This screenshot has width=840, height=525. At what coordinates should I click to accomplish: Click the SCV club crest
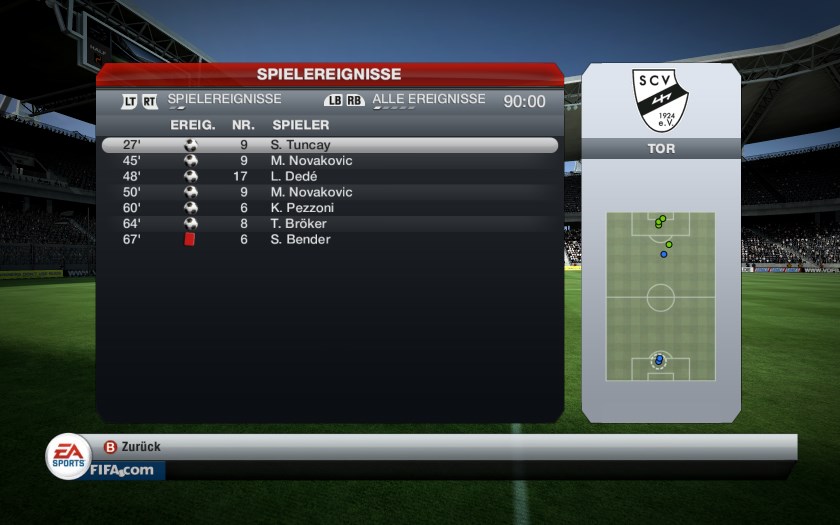tap(660, 100)
